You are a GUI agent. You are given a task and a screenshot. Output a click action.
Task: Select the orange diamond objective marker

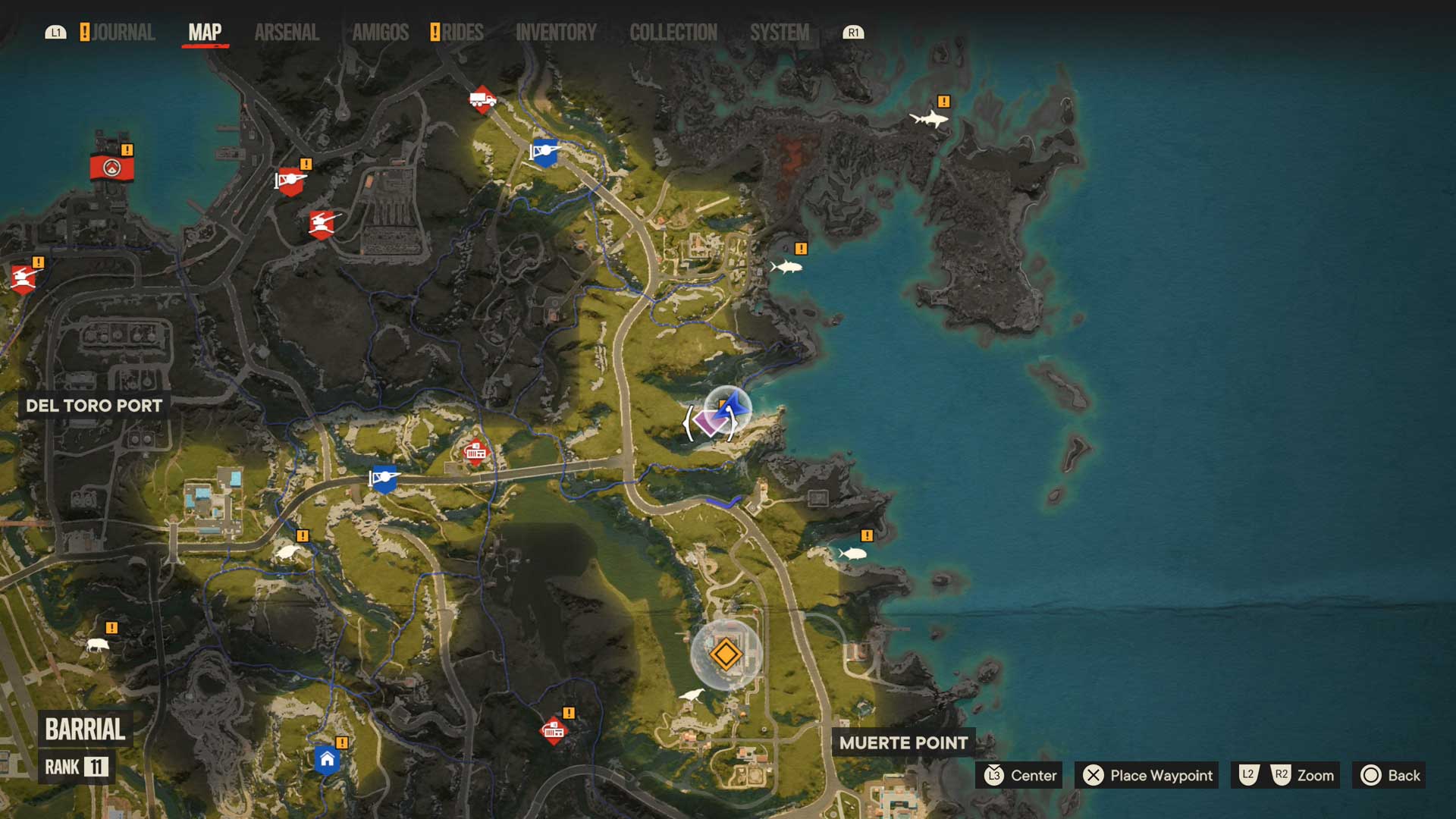coord(726,654)
